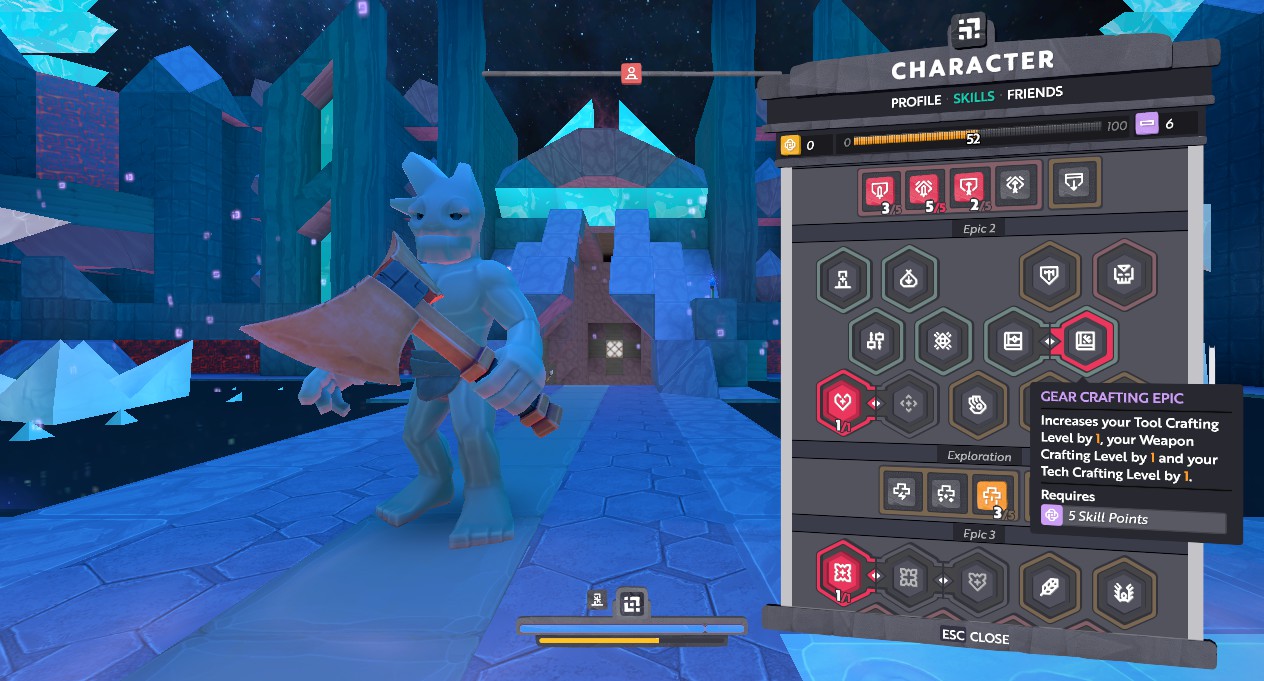Choose the shield hexagon skill

tap(1048, 275)
